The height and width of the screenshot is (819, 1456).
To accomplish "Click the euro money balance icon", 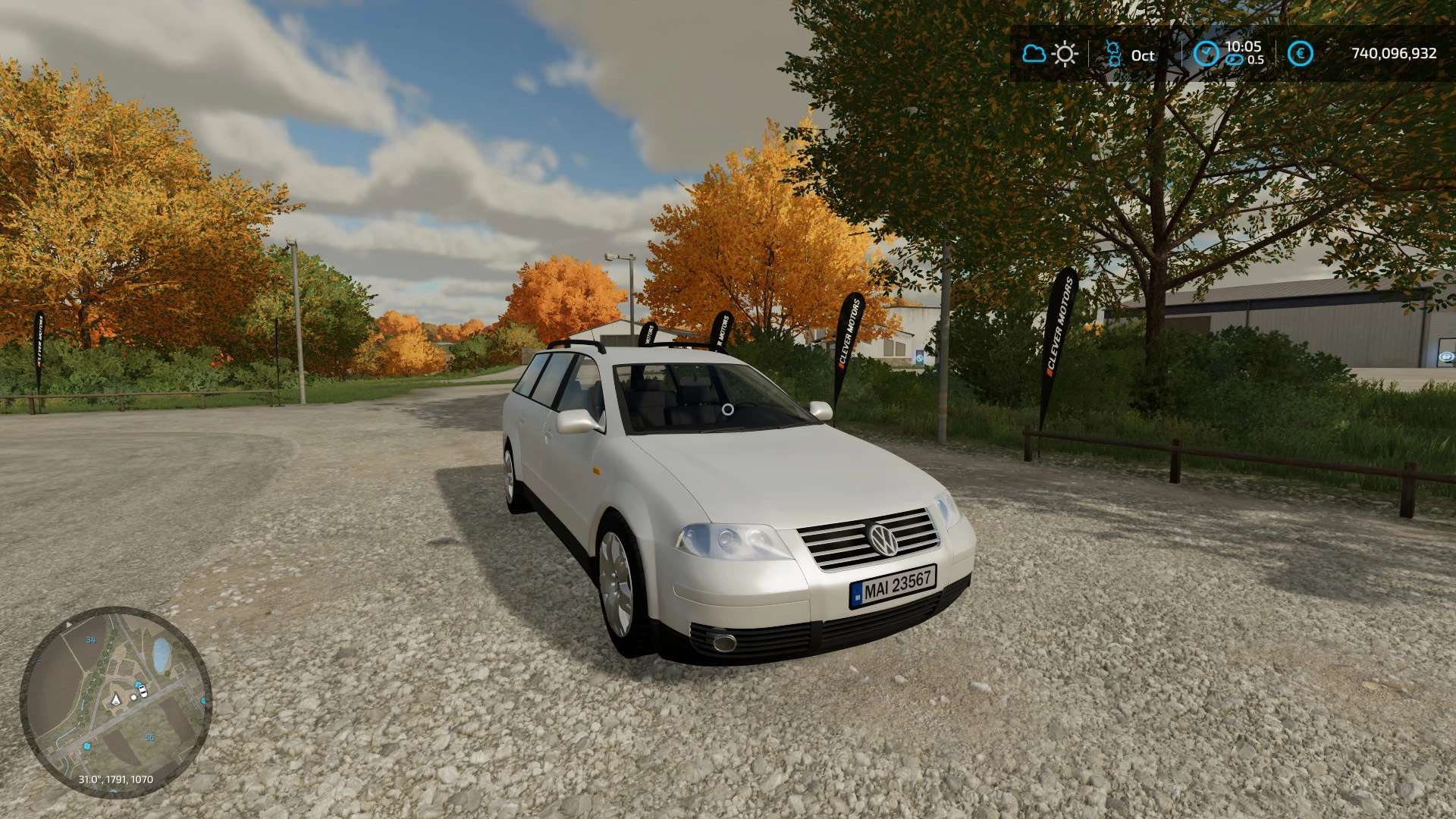I will point(1301,54).
